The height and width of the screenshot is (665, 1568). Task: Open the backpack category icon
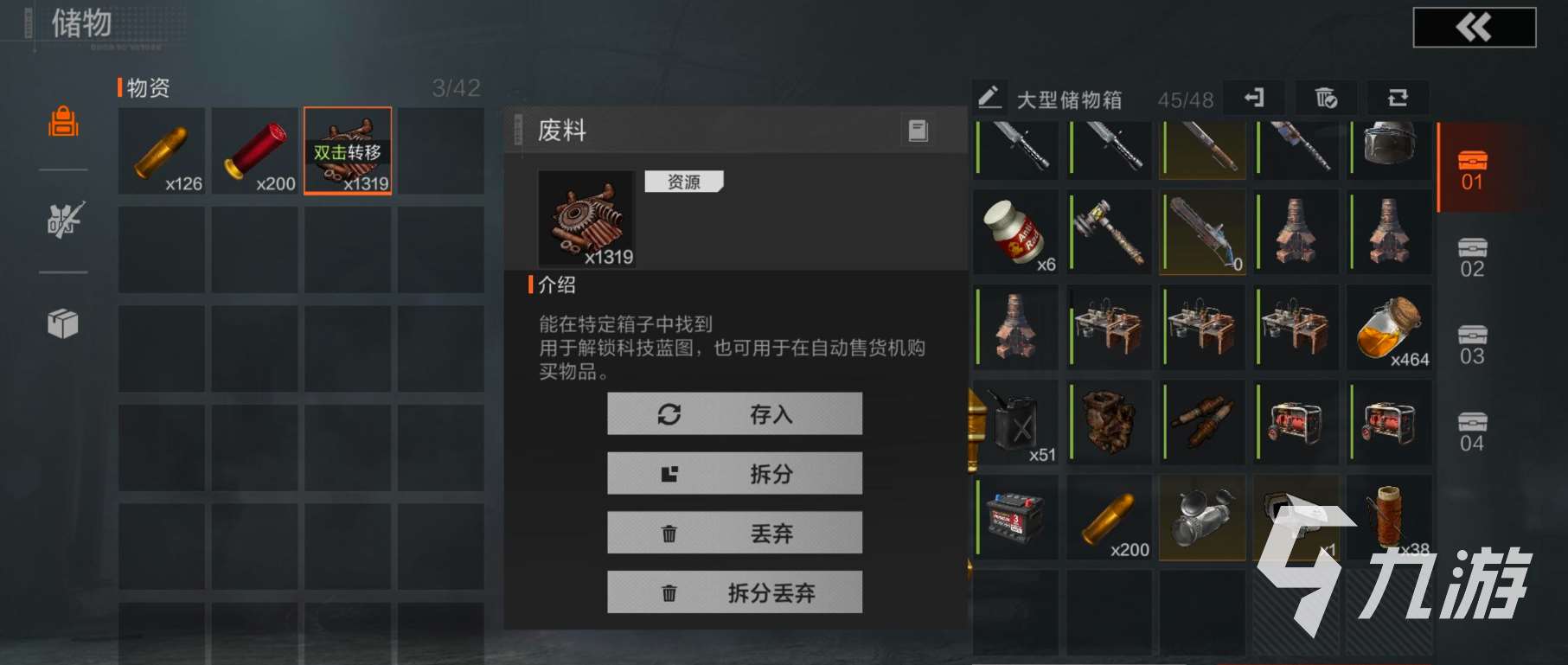click(x=63, y=122)
